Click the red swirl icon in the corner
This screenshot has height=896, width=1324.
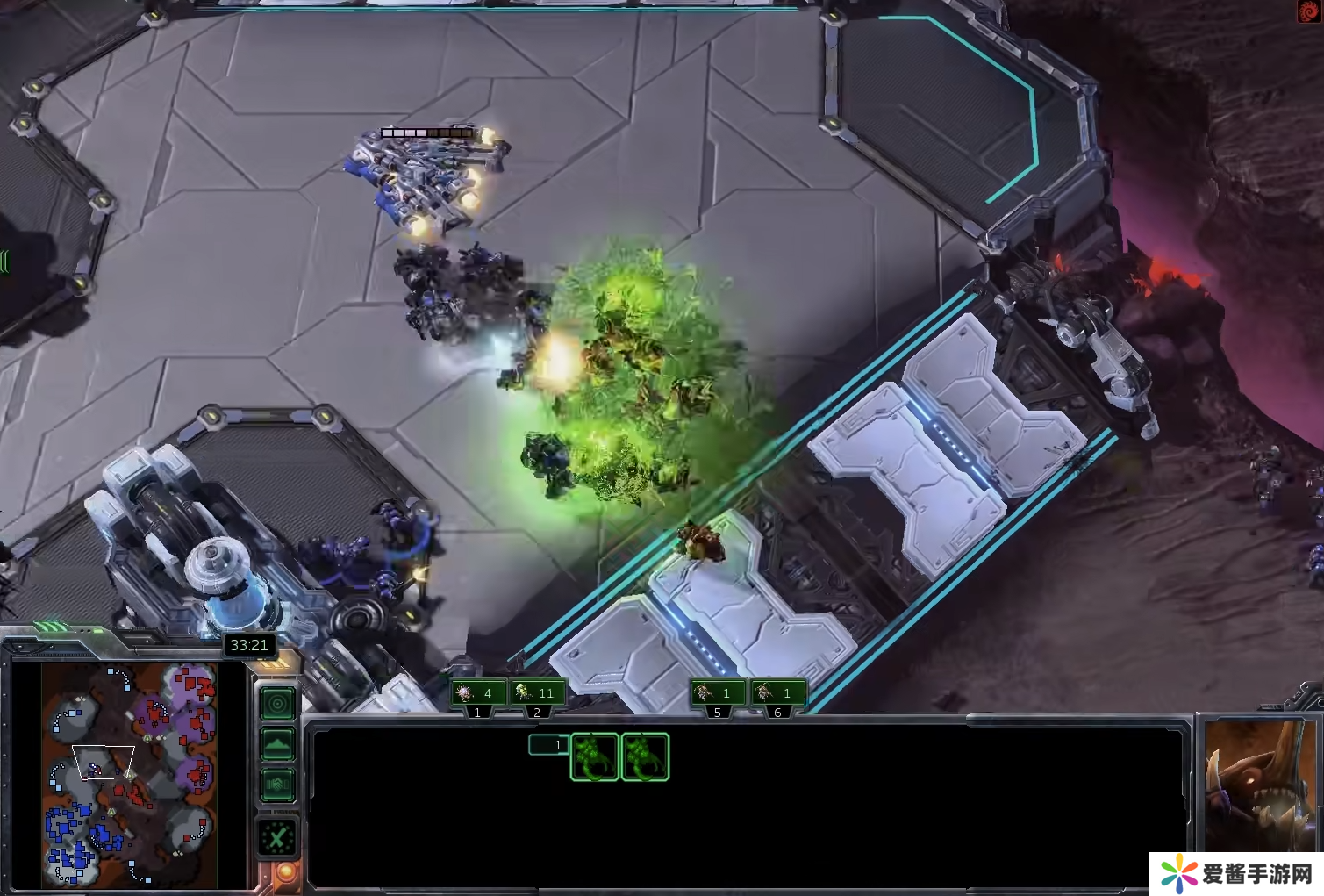pyautogui.click(x=1309, y=11)
